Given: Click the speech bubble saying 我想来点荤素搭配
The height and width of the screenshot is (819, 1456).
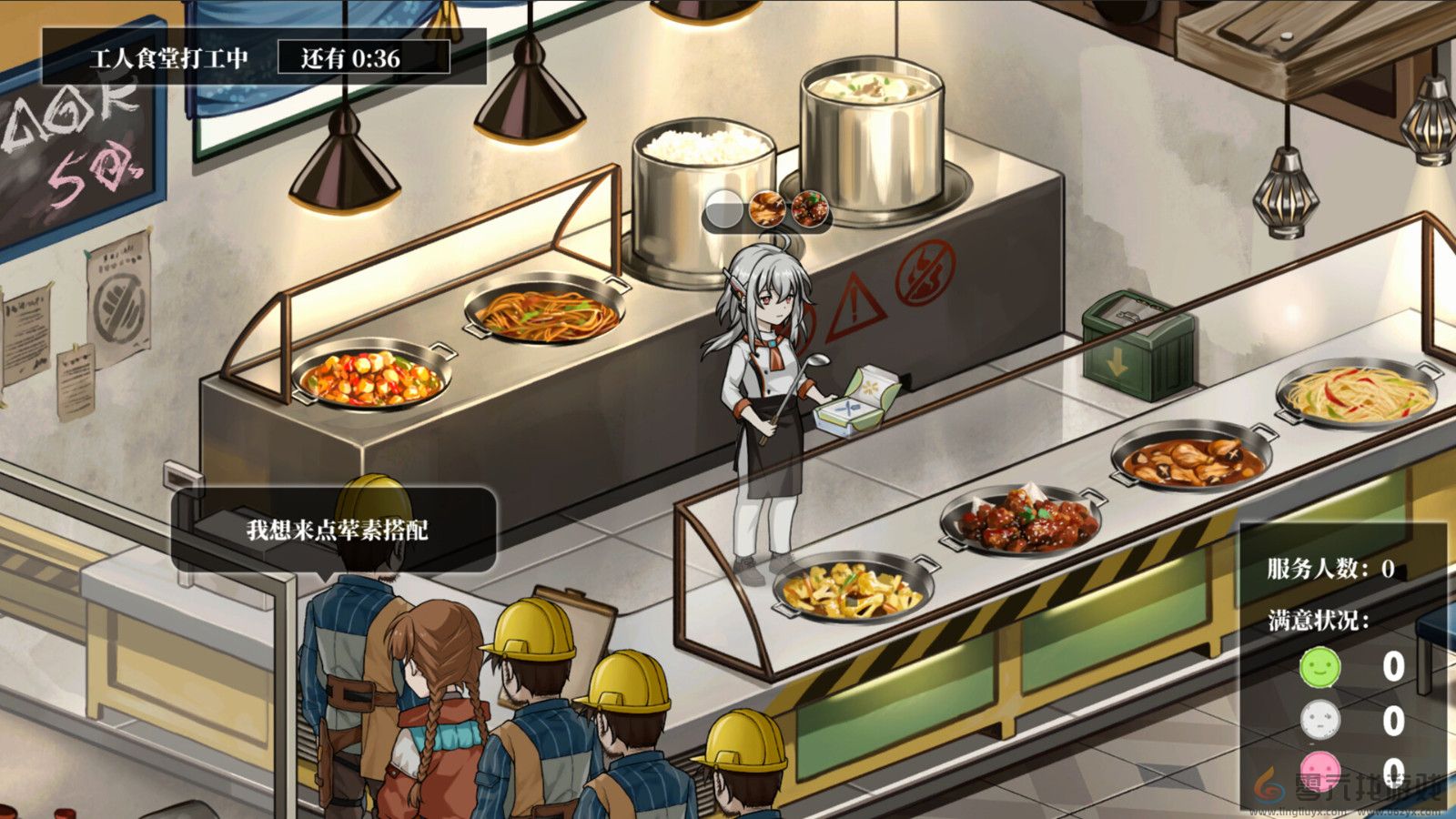Looking at the screenshot, I should pos(338,531).
